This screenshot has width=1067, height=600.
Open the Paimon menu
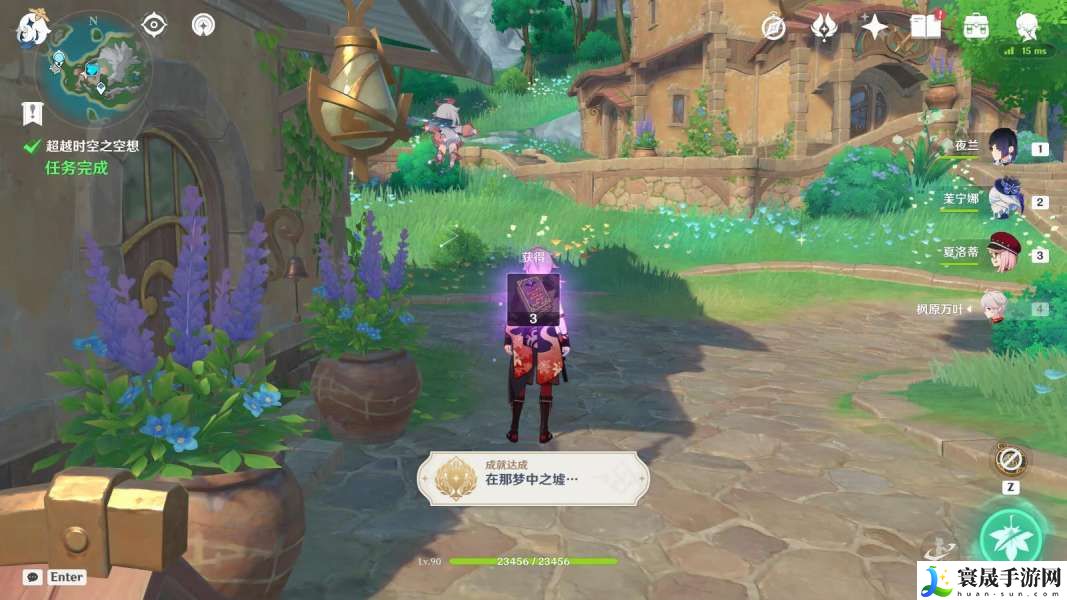(x=31, y=28)
